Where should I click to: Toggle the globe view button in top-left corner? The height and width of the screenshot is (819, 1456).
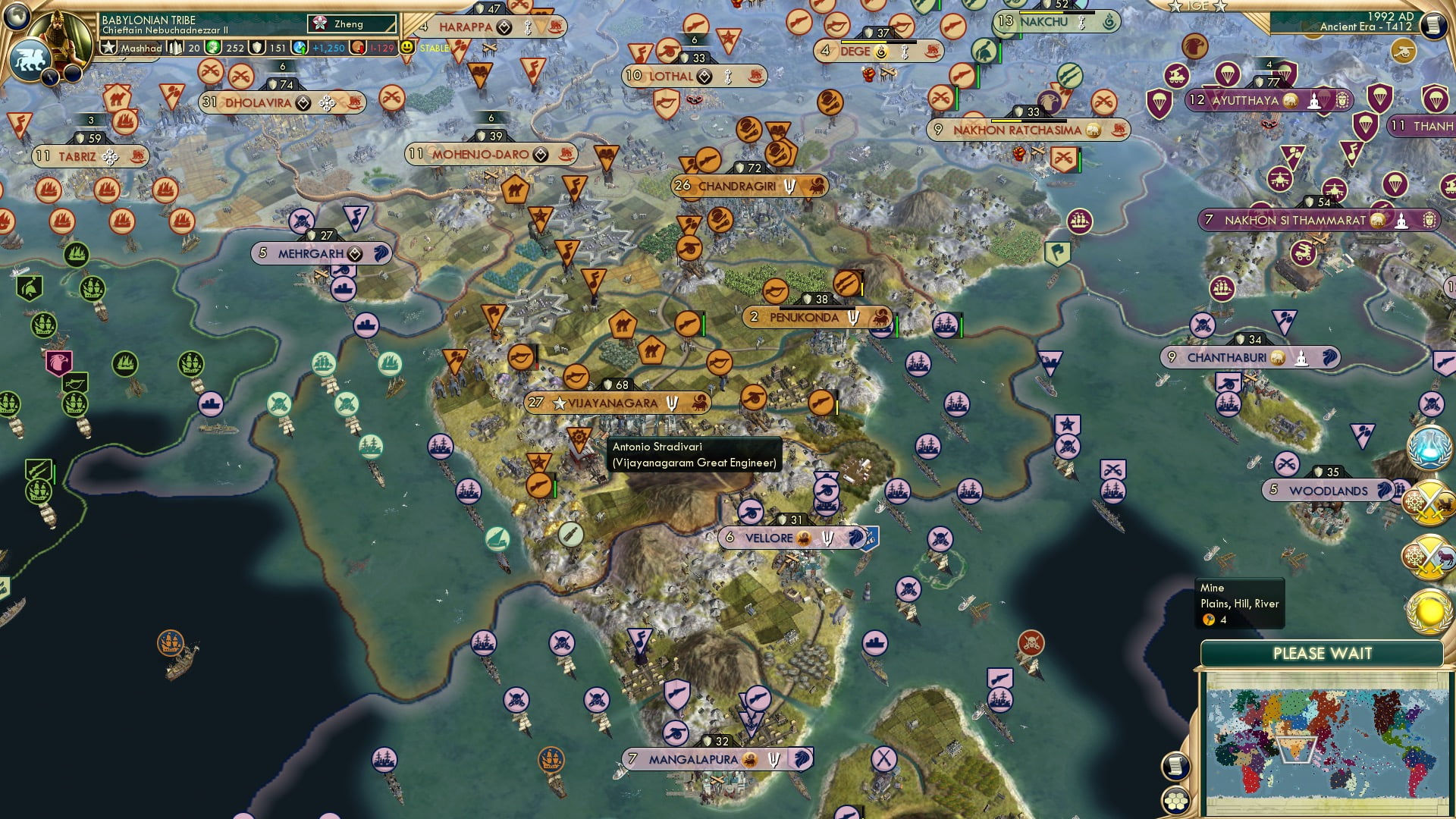pyautogui.click(x=17, y=15)
